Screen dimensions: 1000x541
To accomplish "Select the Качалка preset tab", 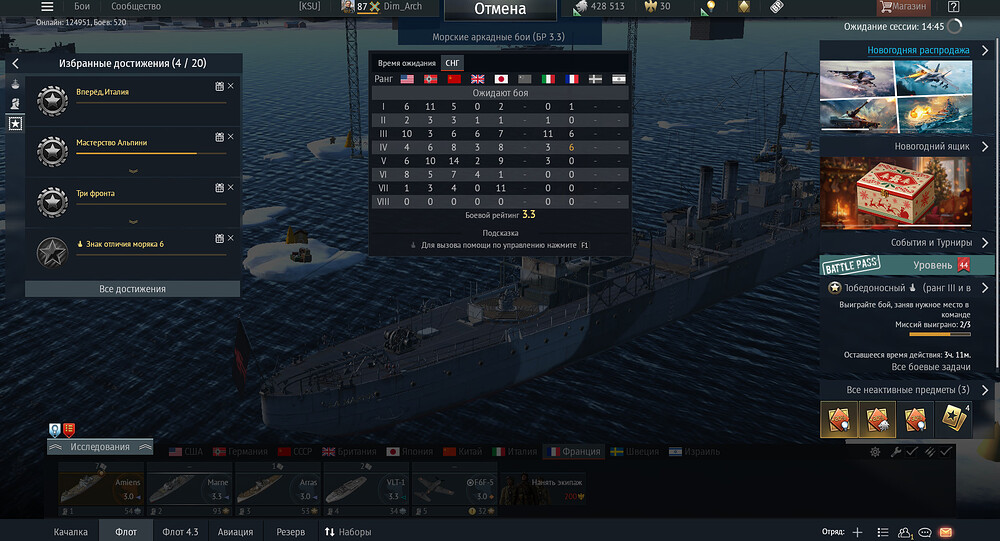I will coord(71,532).
